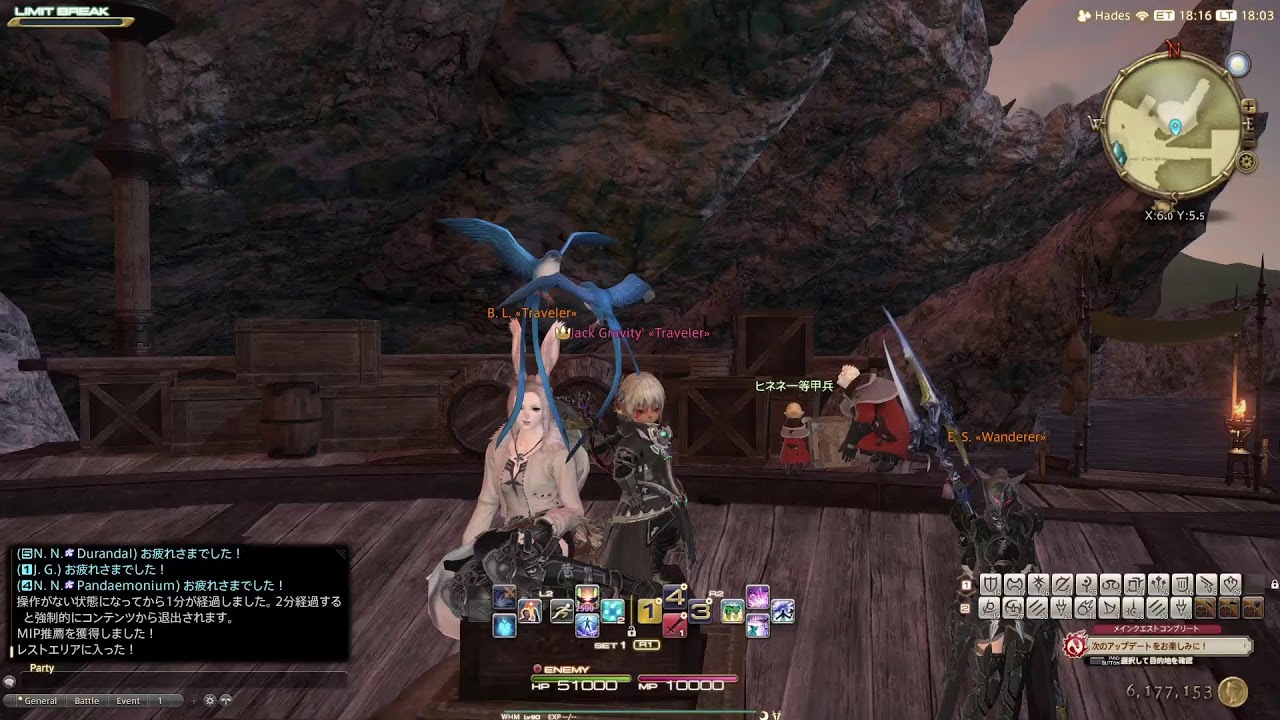Click the chat mode speech bubble icon
Image resolution: width=1280 pixels, height=720 pixels.
click(10, 682)
